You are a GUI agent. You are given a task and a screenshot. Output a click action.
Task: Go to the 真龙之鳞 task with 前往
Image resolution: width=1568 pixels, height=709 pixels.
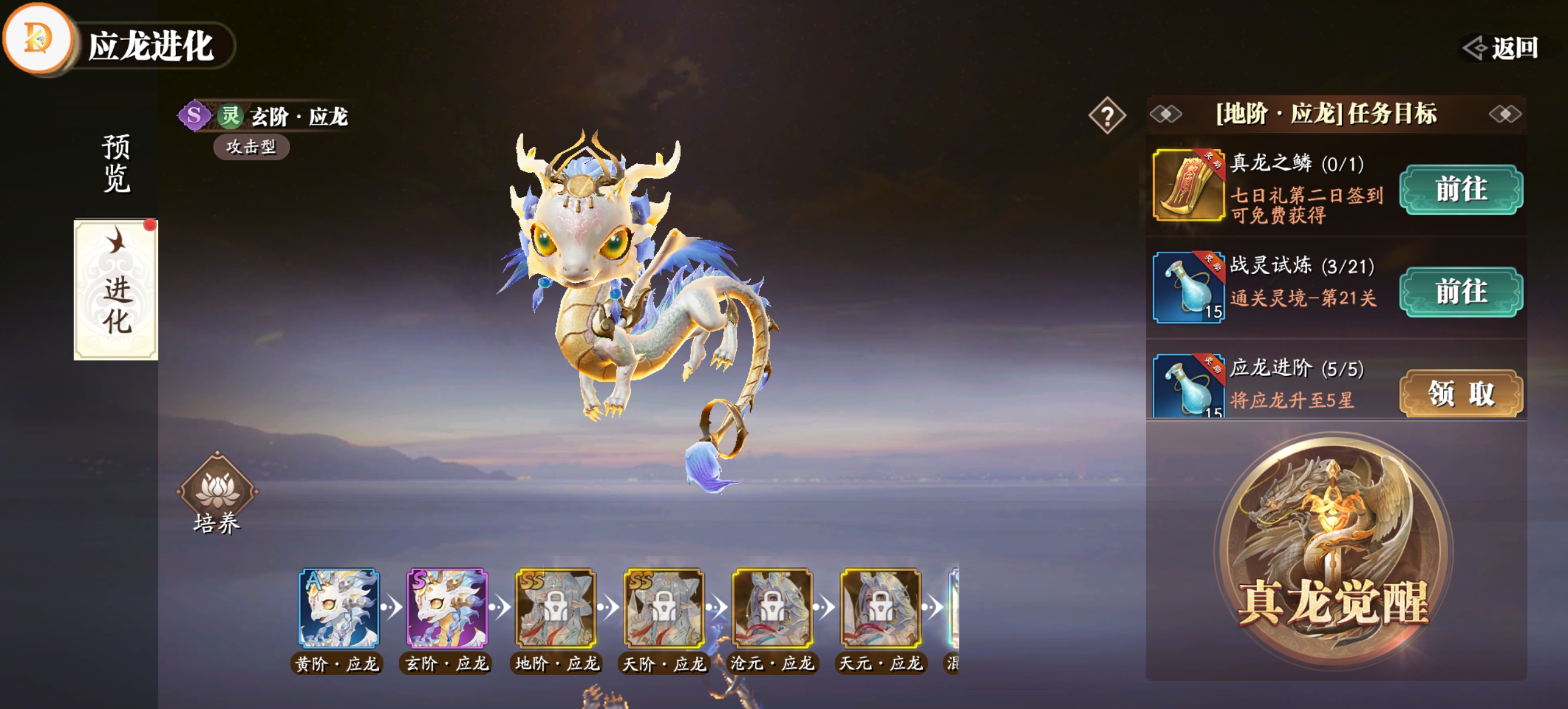point(1460,189)
